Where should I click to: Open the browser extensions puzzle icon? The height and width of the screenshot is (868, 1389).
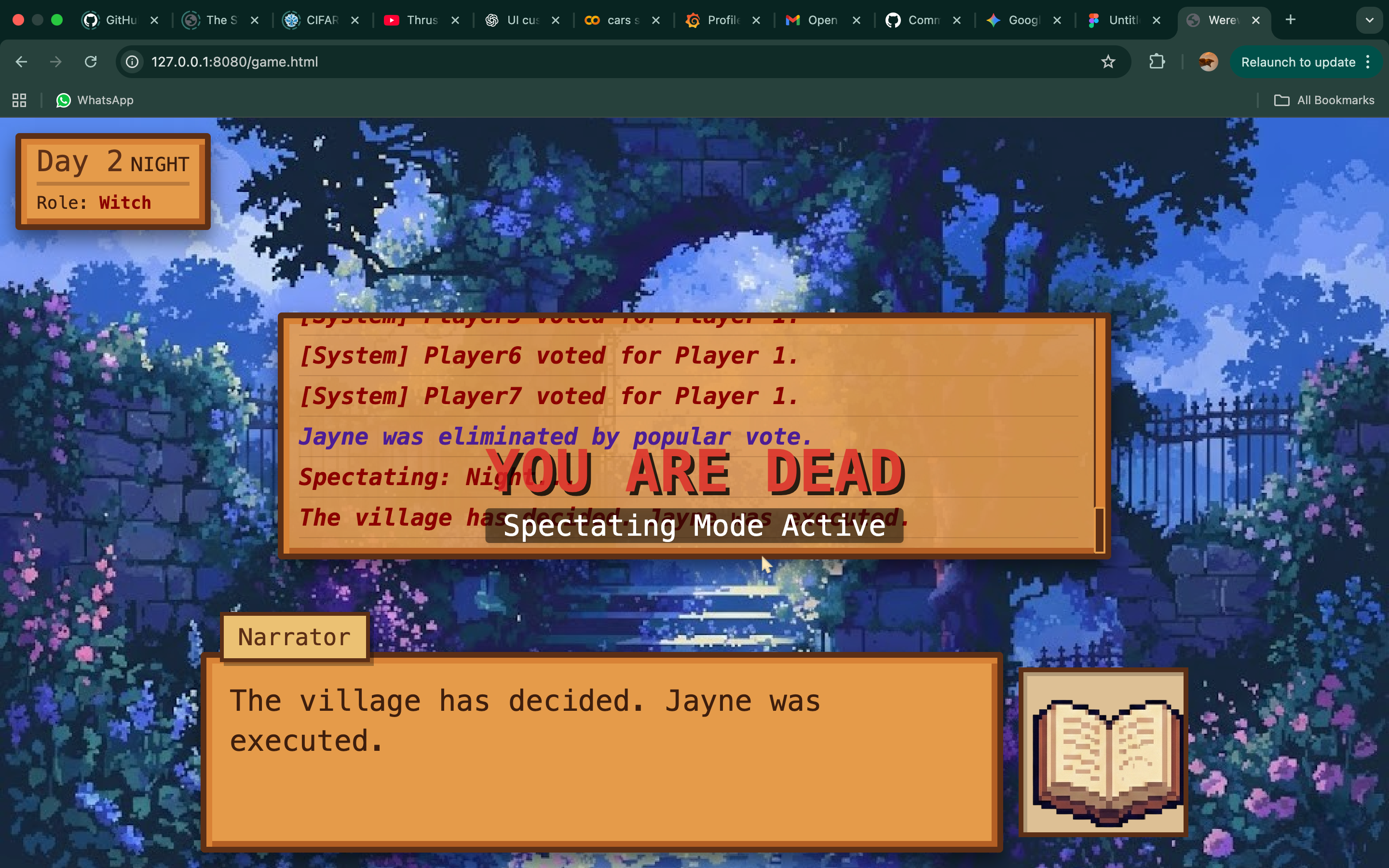pos(1157,61)
